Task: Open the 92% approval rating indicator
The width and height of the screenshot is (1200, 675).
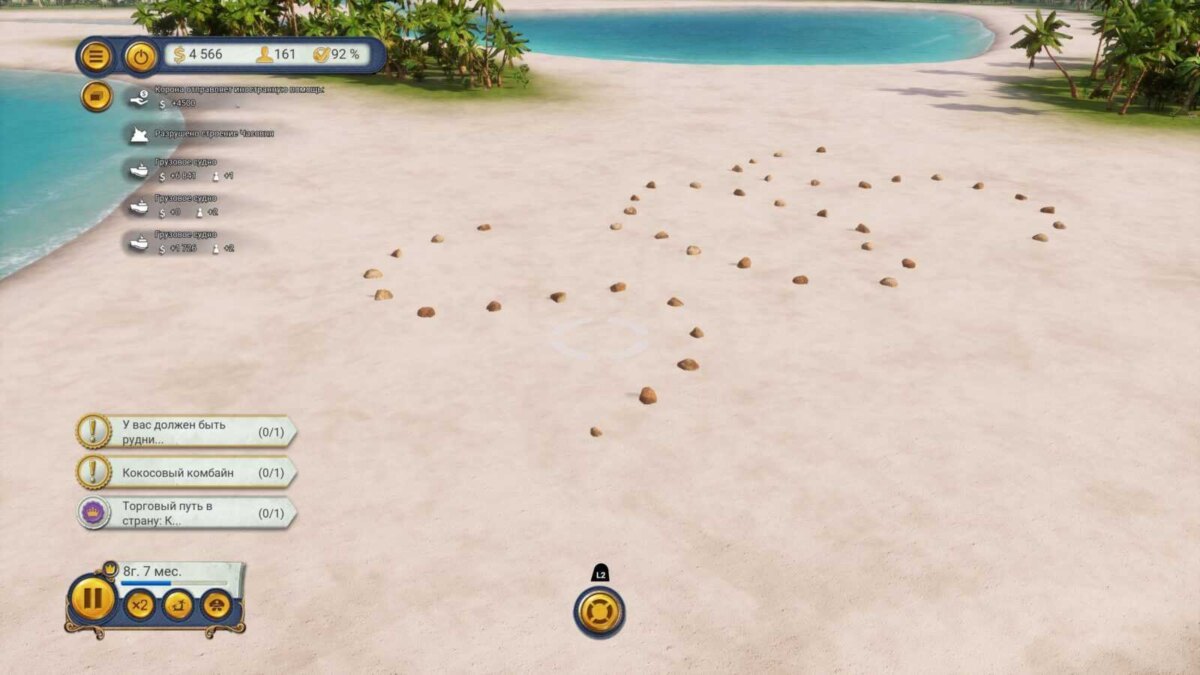Action: point(337,54)
